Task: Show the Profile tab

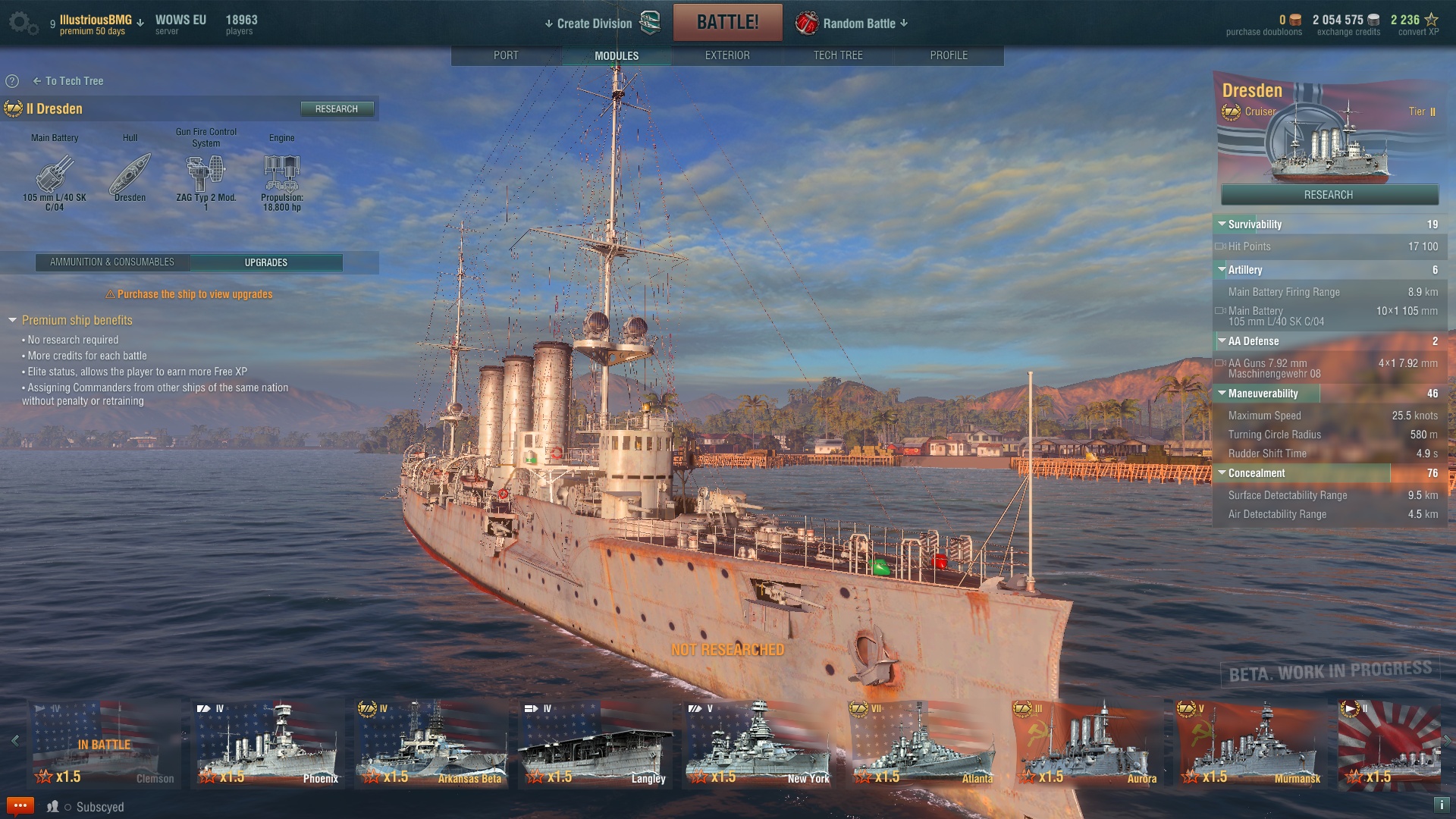Action: point(948,55)
